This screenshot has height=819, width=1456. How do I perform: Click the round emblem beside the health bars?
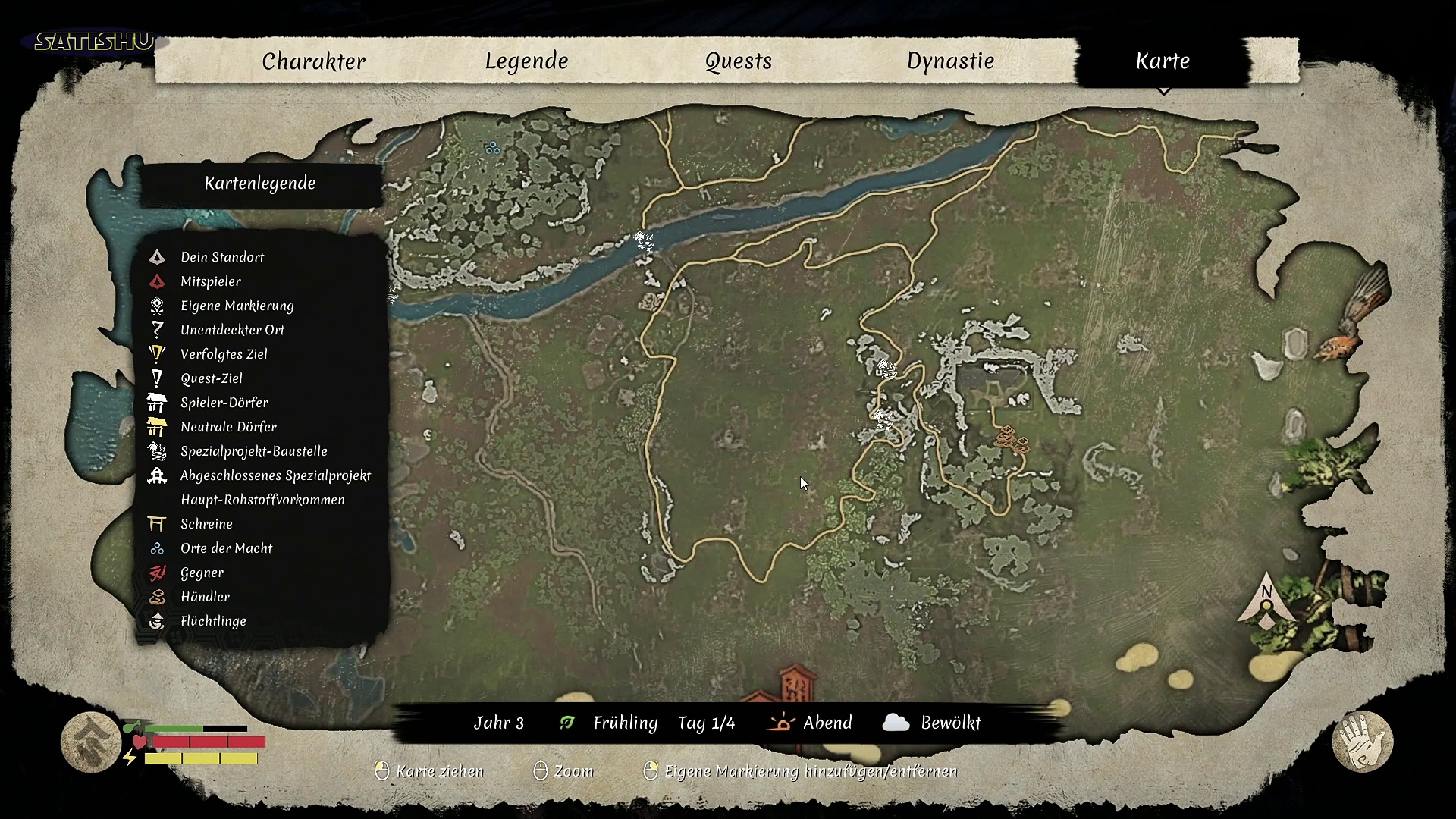91,742
